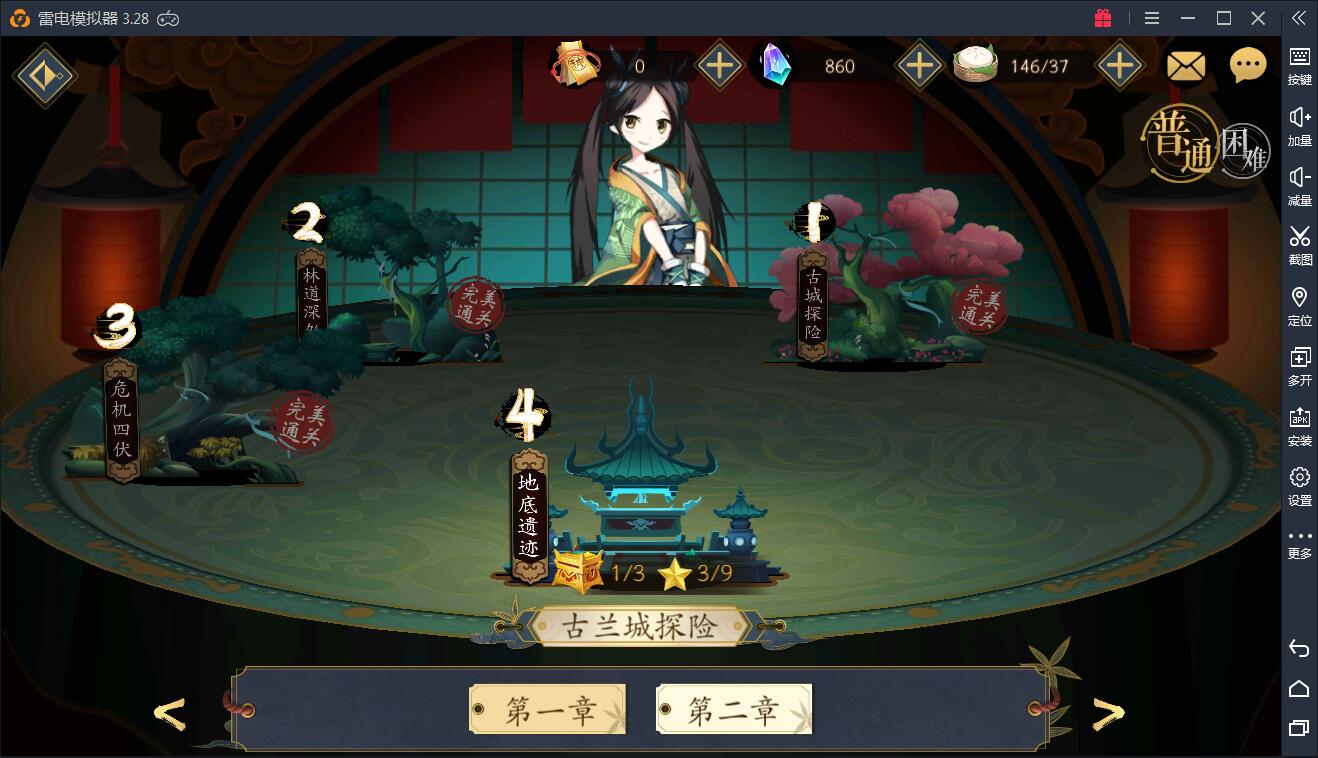Switch to the 第一章 chapter tab
This screenshot has height=758, width=1318.
[546, 706]
